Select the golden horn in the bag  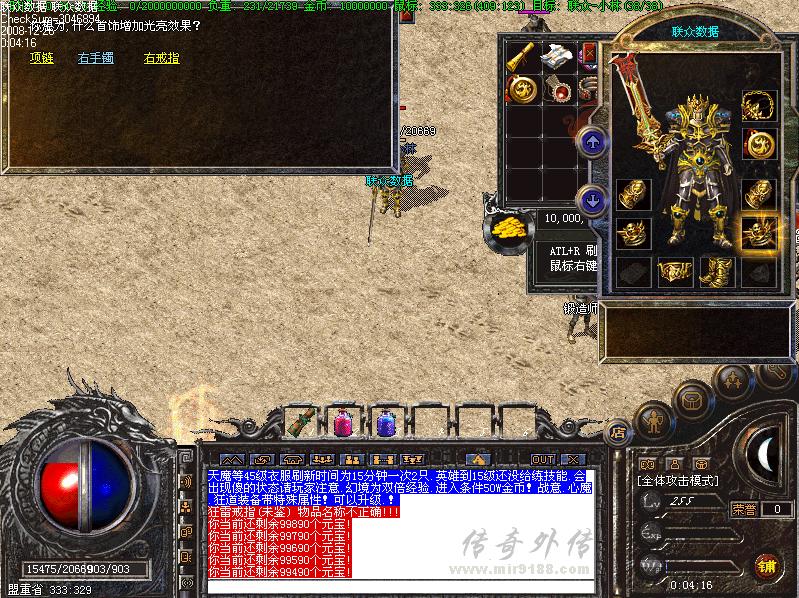(x=520, y=57)
